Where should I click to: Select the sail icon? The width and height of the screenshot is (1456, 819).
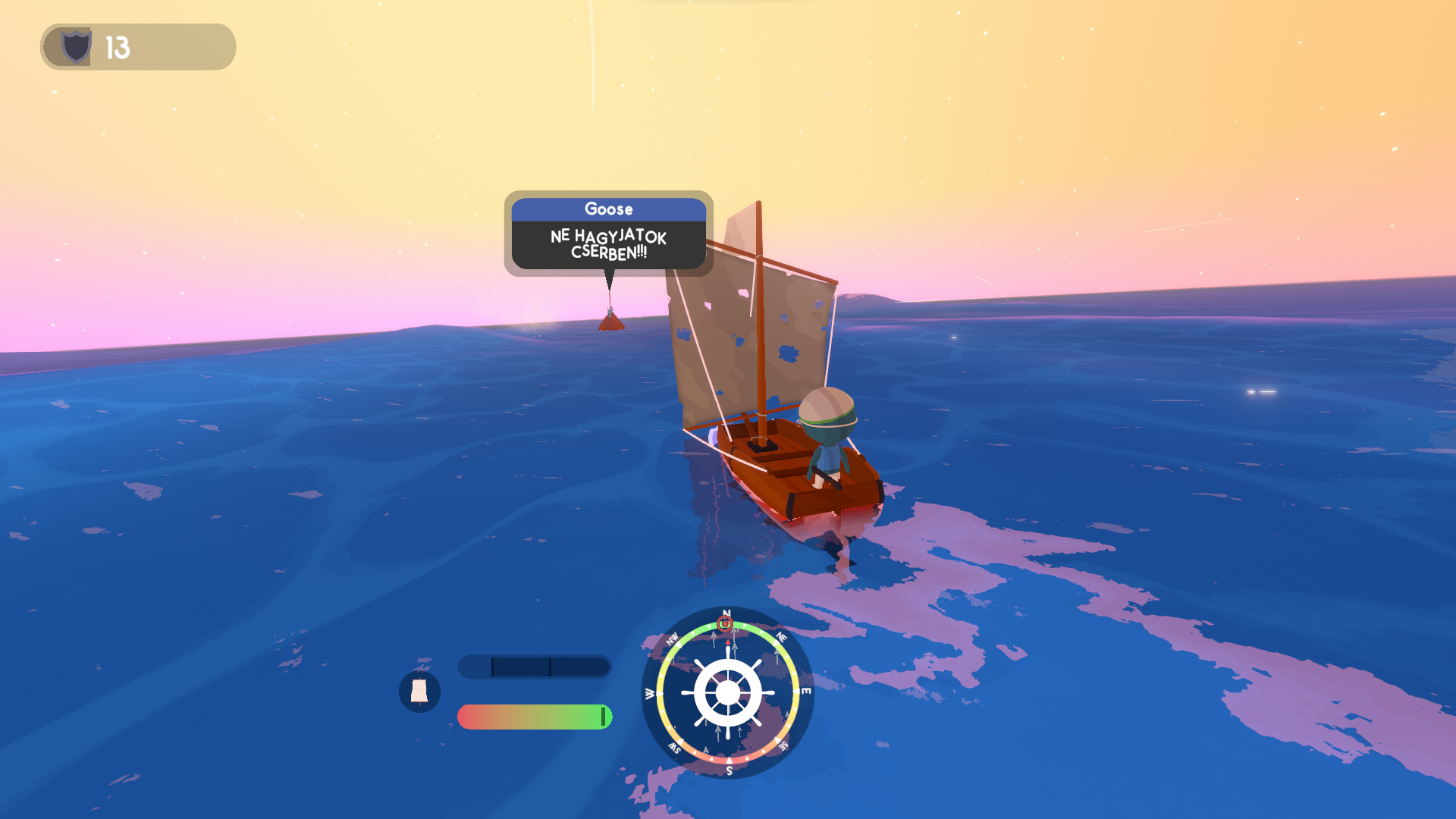[x=419, y=691]
